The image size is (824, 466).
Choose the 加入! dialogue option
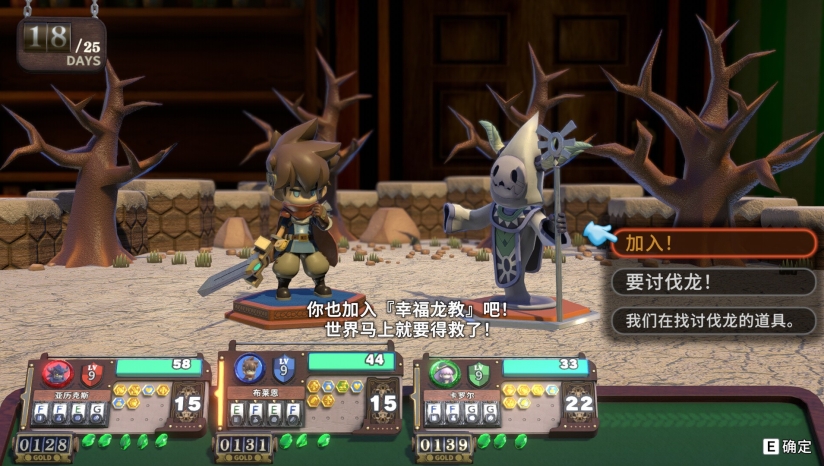coord(713,243)
